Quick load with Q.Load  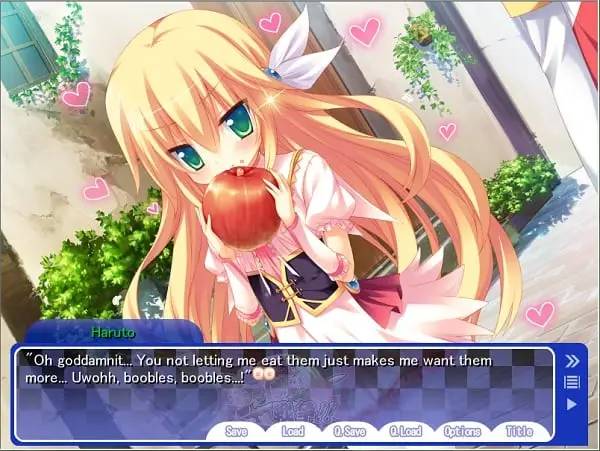(x=406, y=432)
